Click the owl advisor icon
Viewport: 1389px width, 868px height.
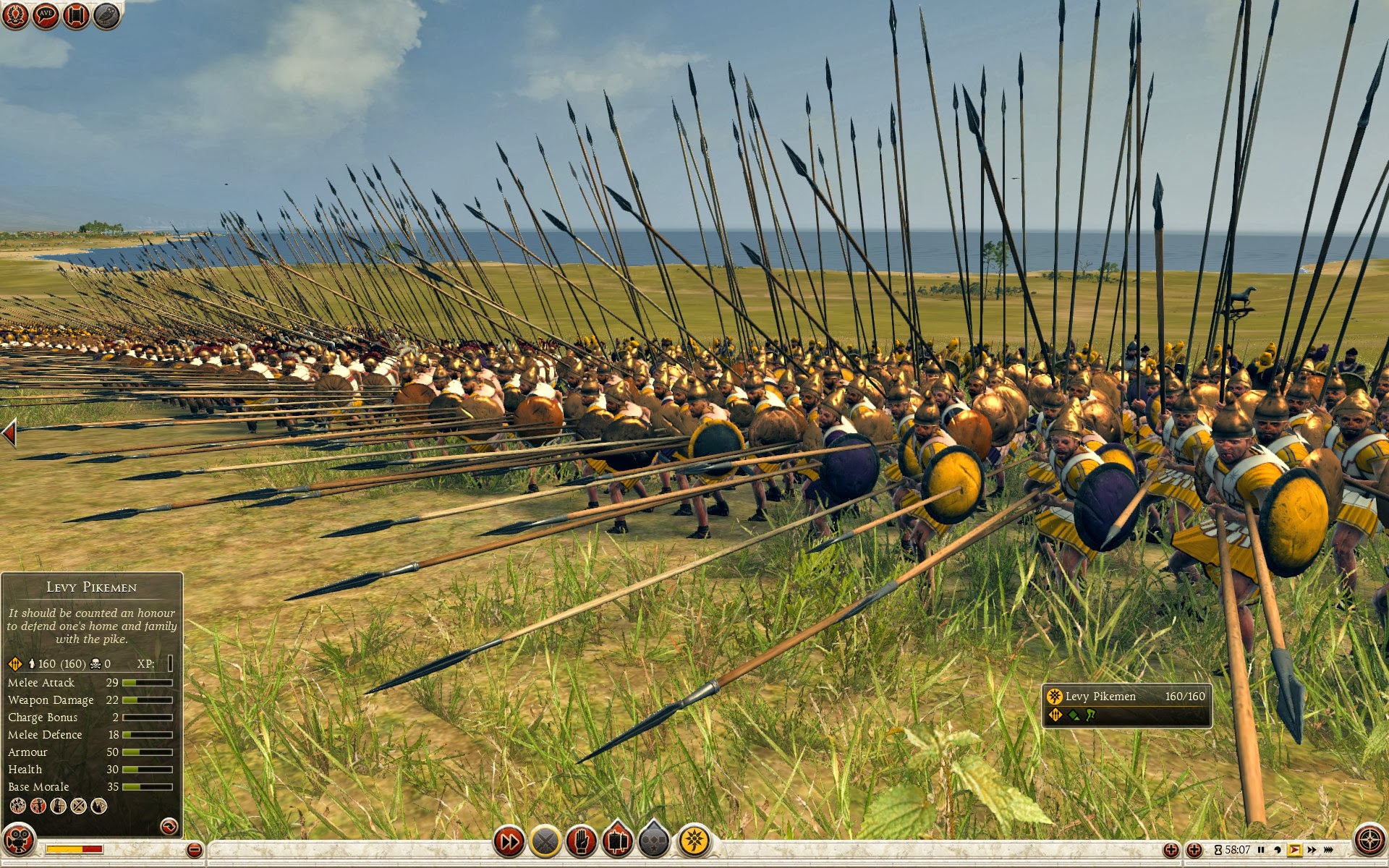click(106, 16)
